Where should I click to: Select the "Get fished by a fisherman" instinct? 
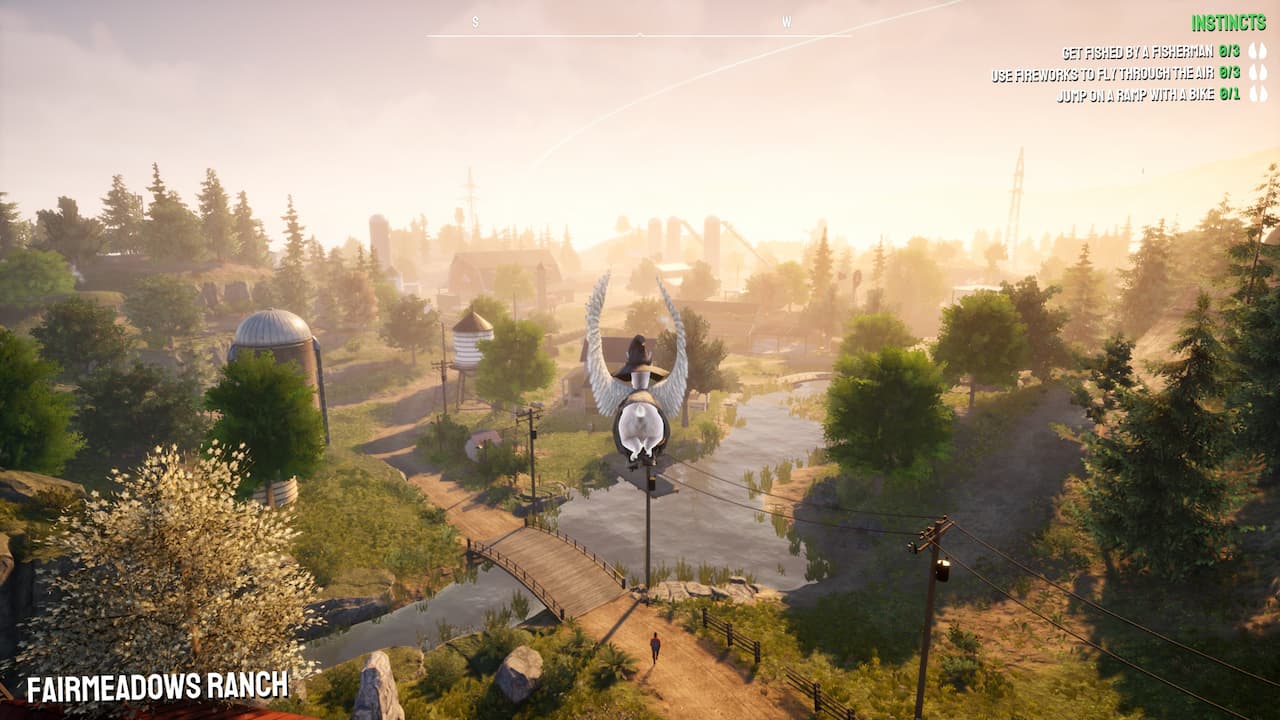1136,52
